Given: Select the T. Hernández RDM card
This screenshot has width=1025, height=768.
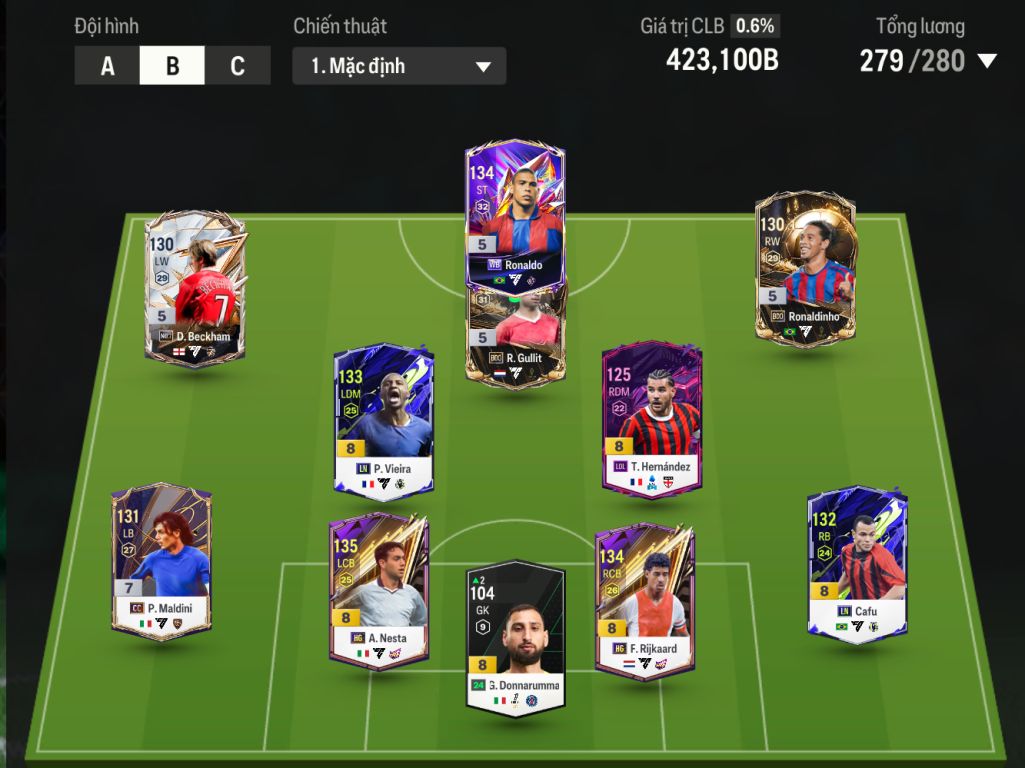Looking at the screenshot, I should (x=652, y=418).
